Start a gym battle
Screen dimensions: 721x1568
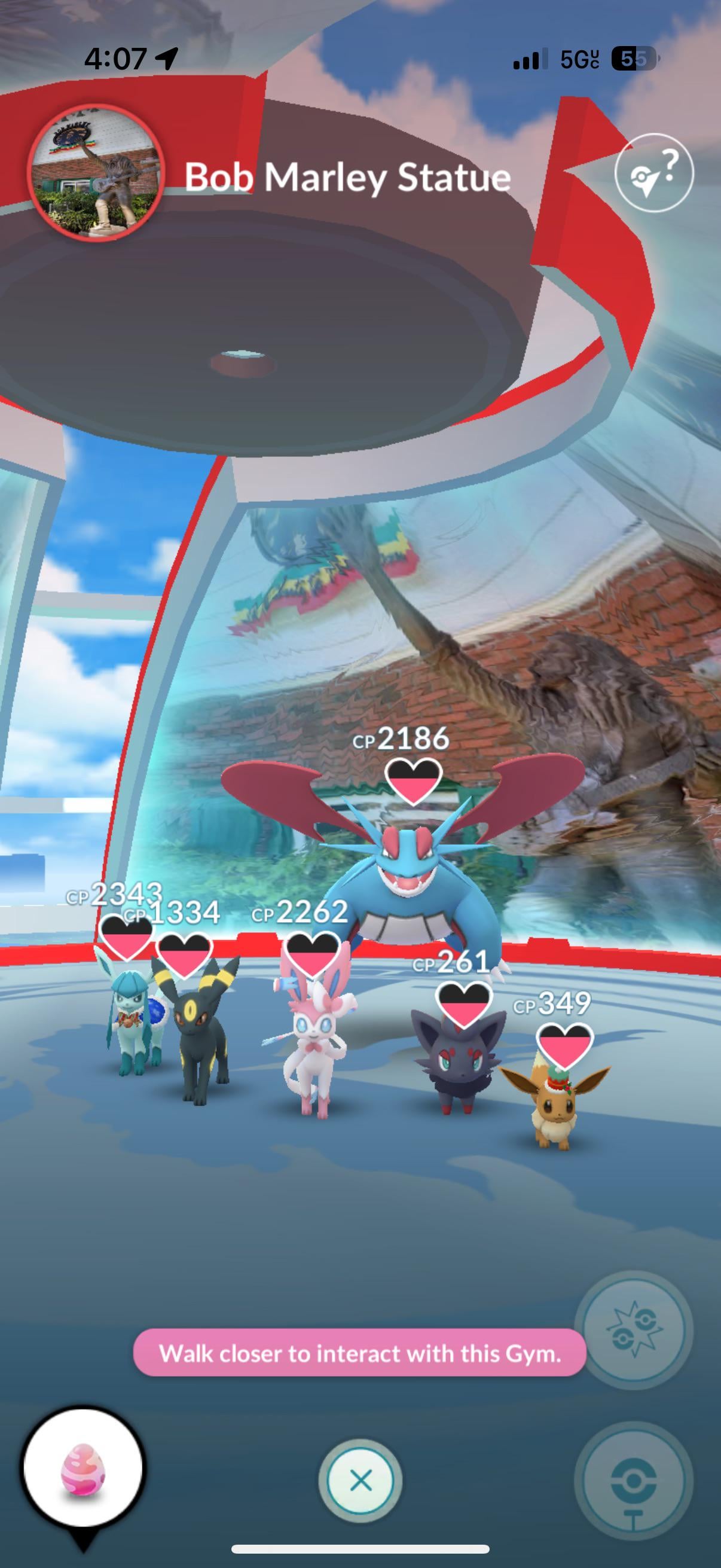633,1330
